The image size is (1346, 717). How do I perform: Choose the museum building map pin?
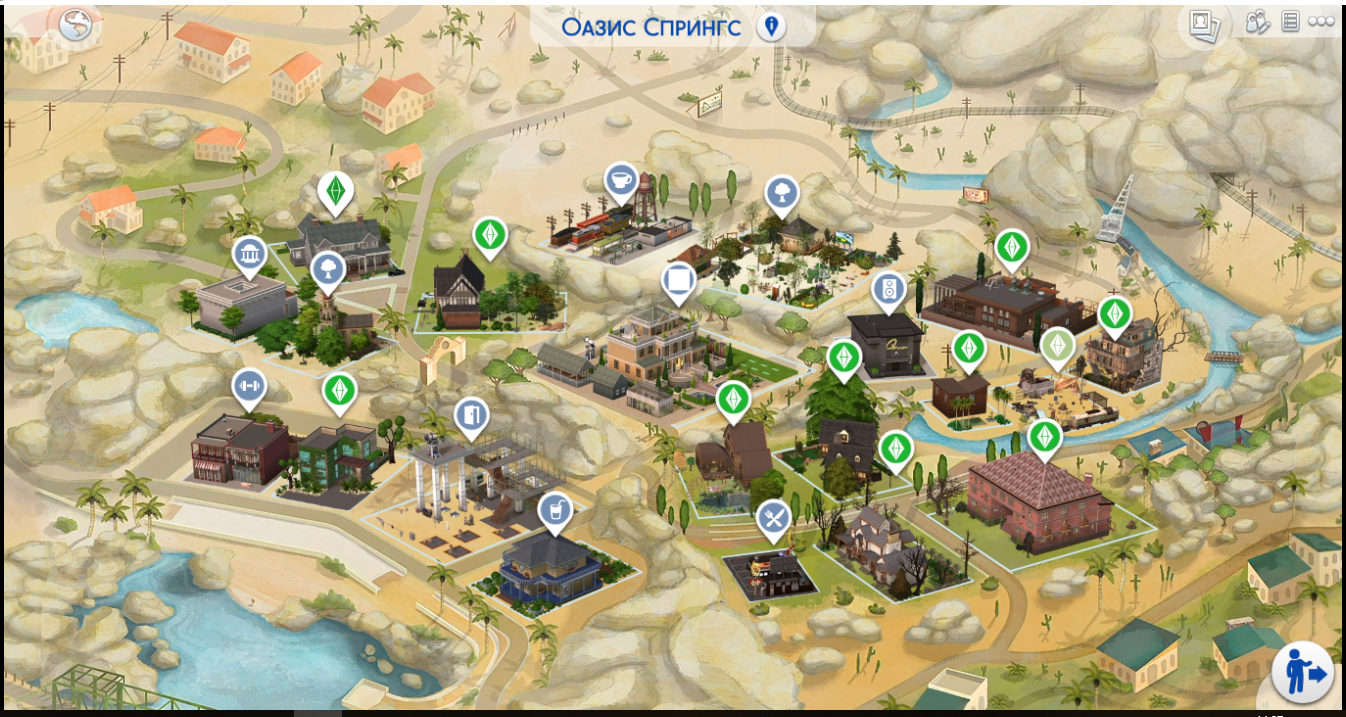tap(249, 254)
